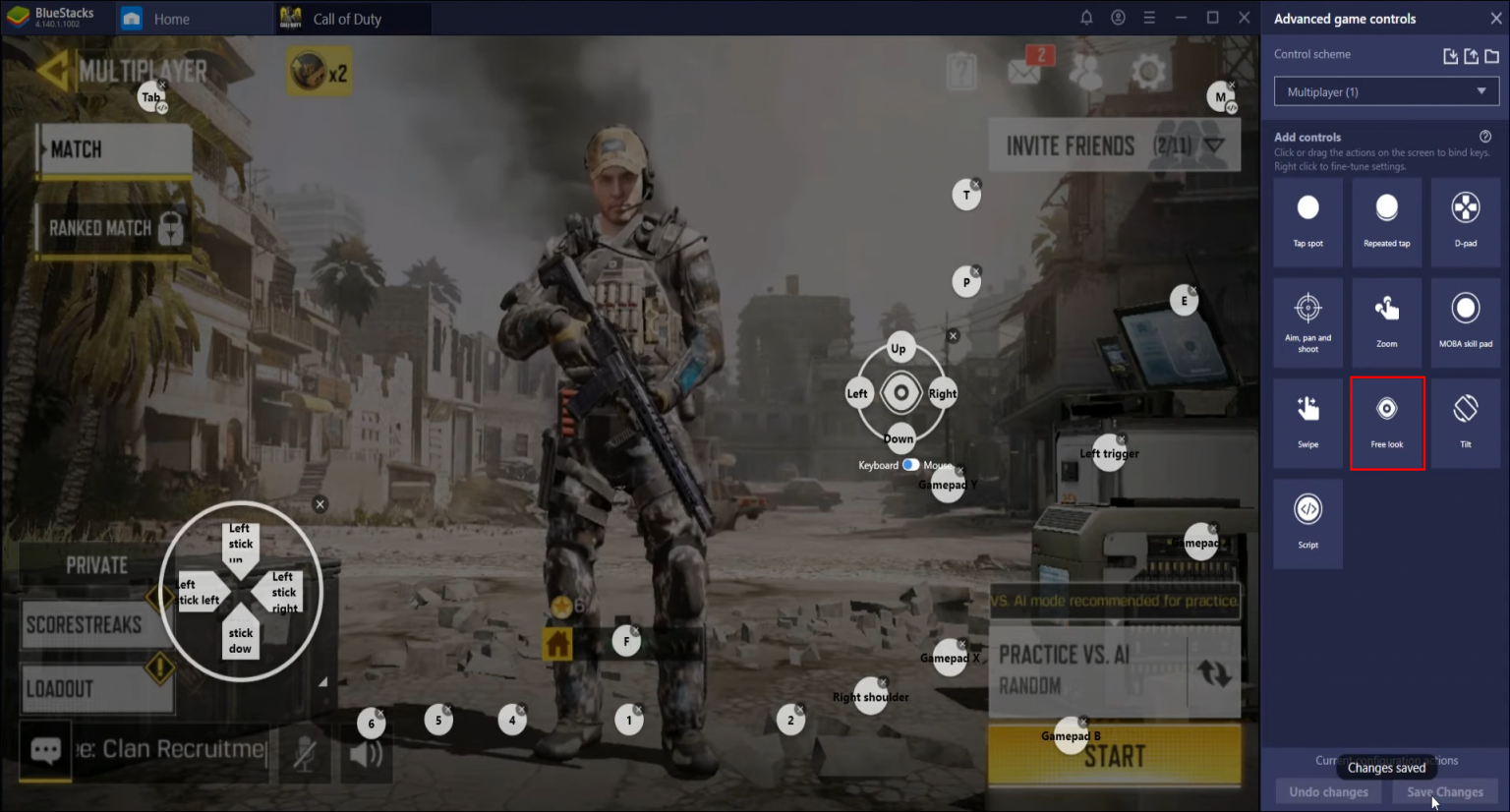The height and width of the screenshot is (812, 1510).
Task: Mute the microphone in the game lobby
Action: [306, 753]
